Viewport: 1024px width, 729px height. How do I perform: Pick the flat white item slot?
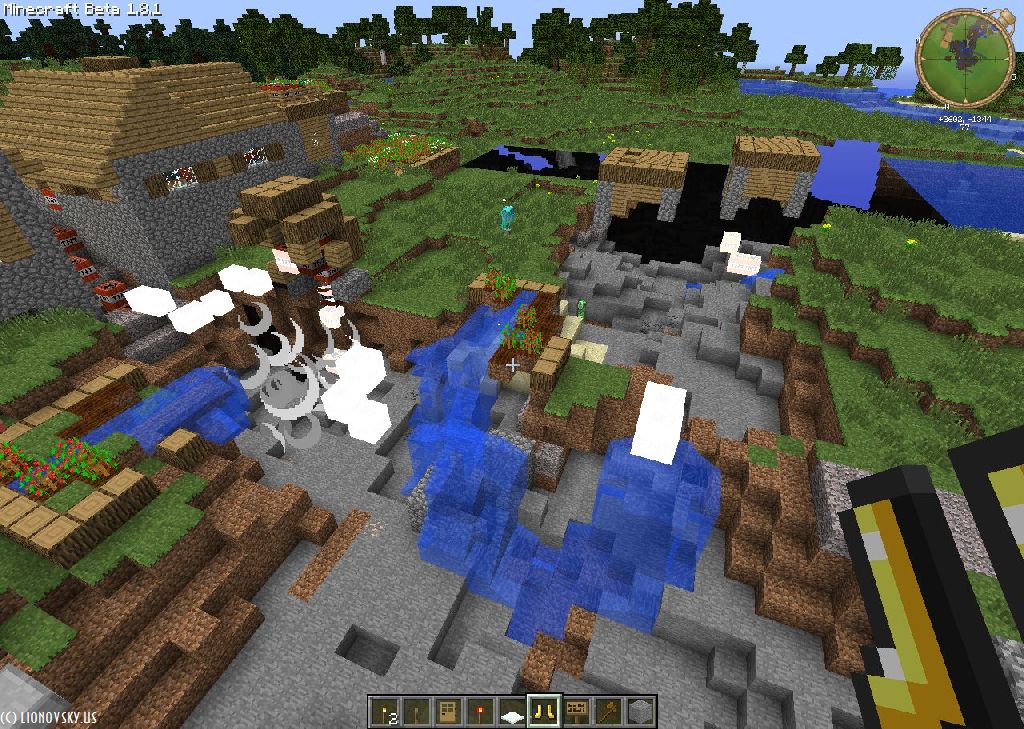512,711
